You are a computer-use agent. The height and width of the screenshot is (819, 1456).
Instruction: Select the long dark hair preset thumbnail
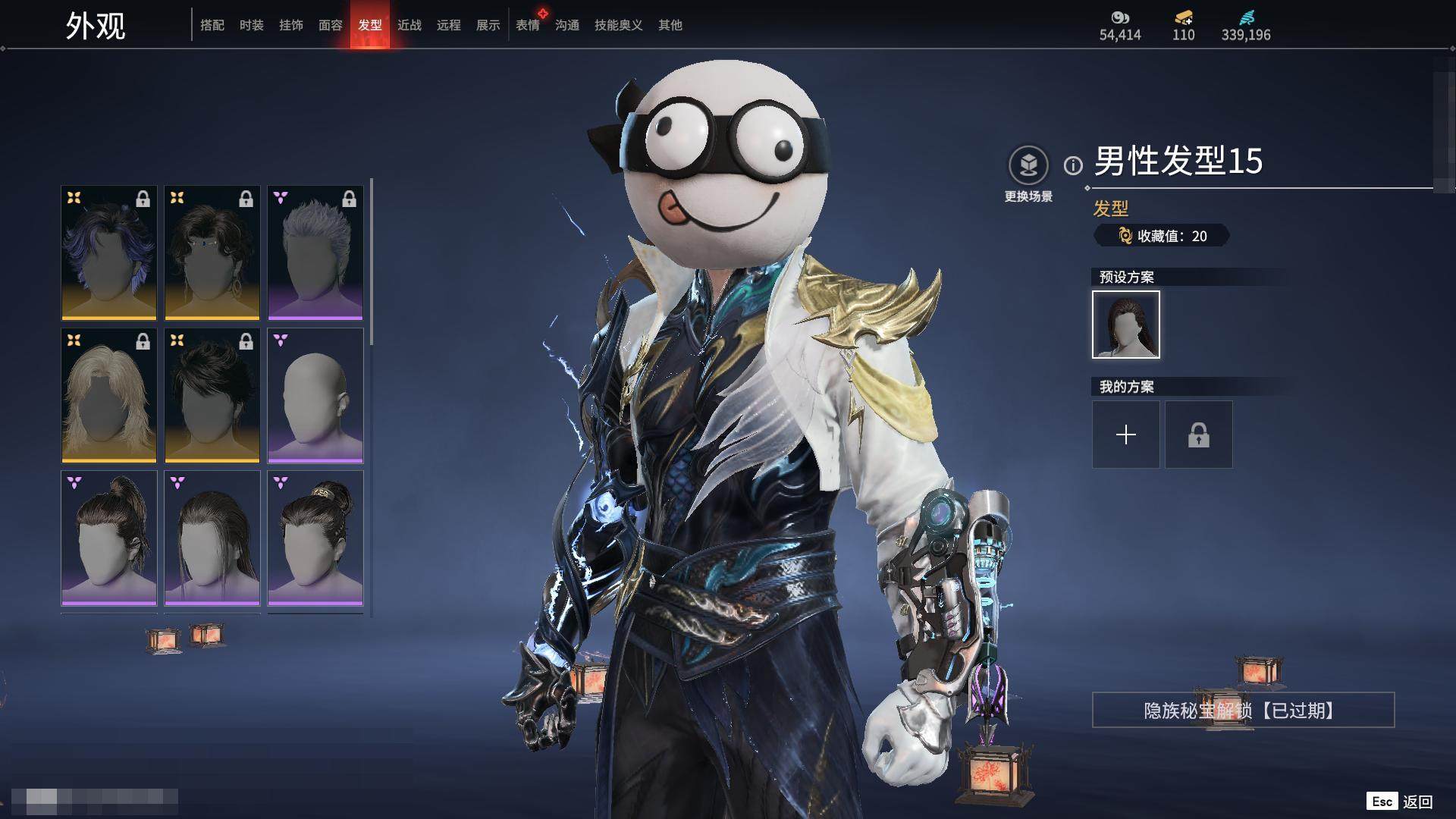click(x=1126, y=325)
